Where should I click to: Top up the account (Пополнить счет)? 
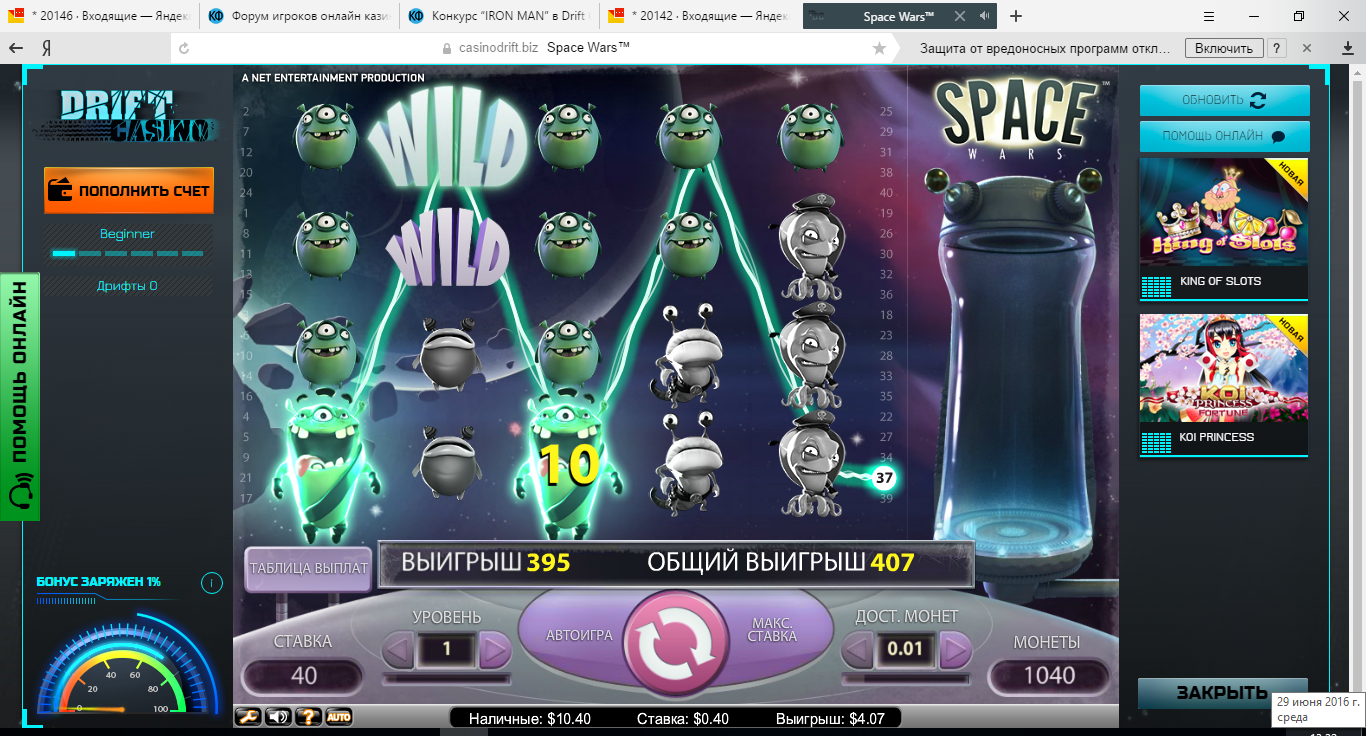129,190
